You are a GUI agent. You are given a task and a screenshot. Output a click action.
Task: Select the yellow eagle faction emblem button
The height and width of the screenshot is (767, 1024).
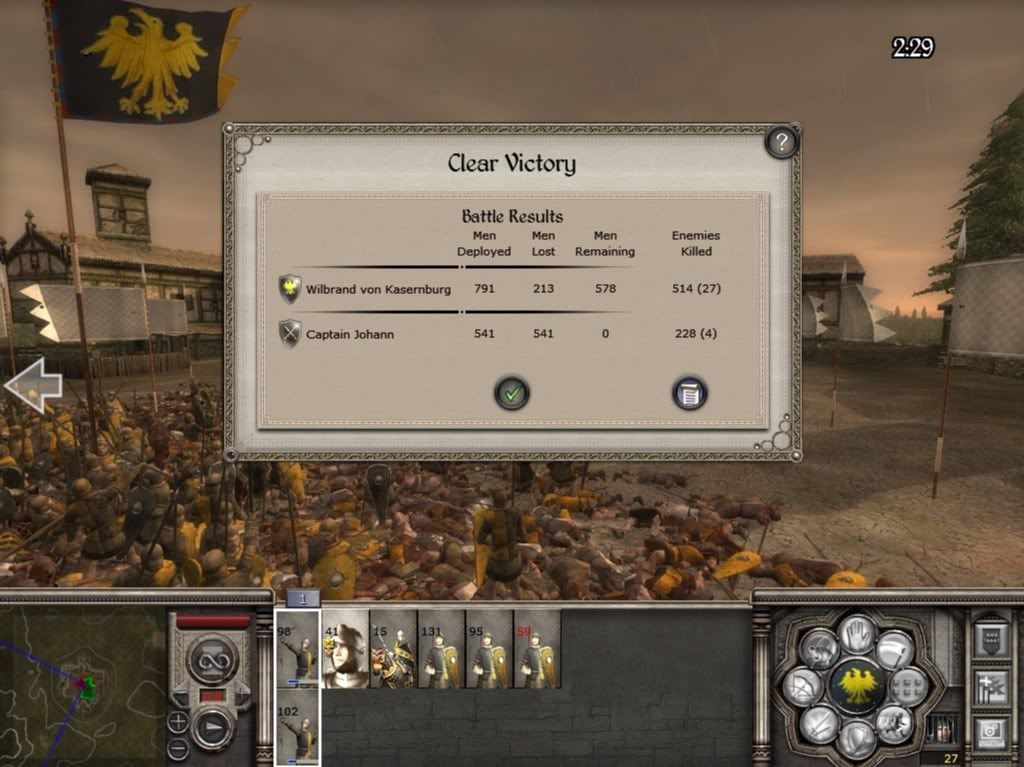coord(856,686)
